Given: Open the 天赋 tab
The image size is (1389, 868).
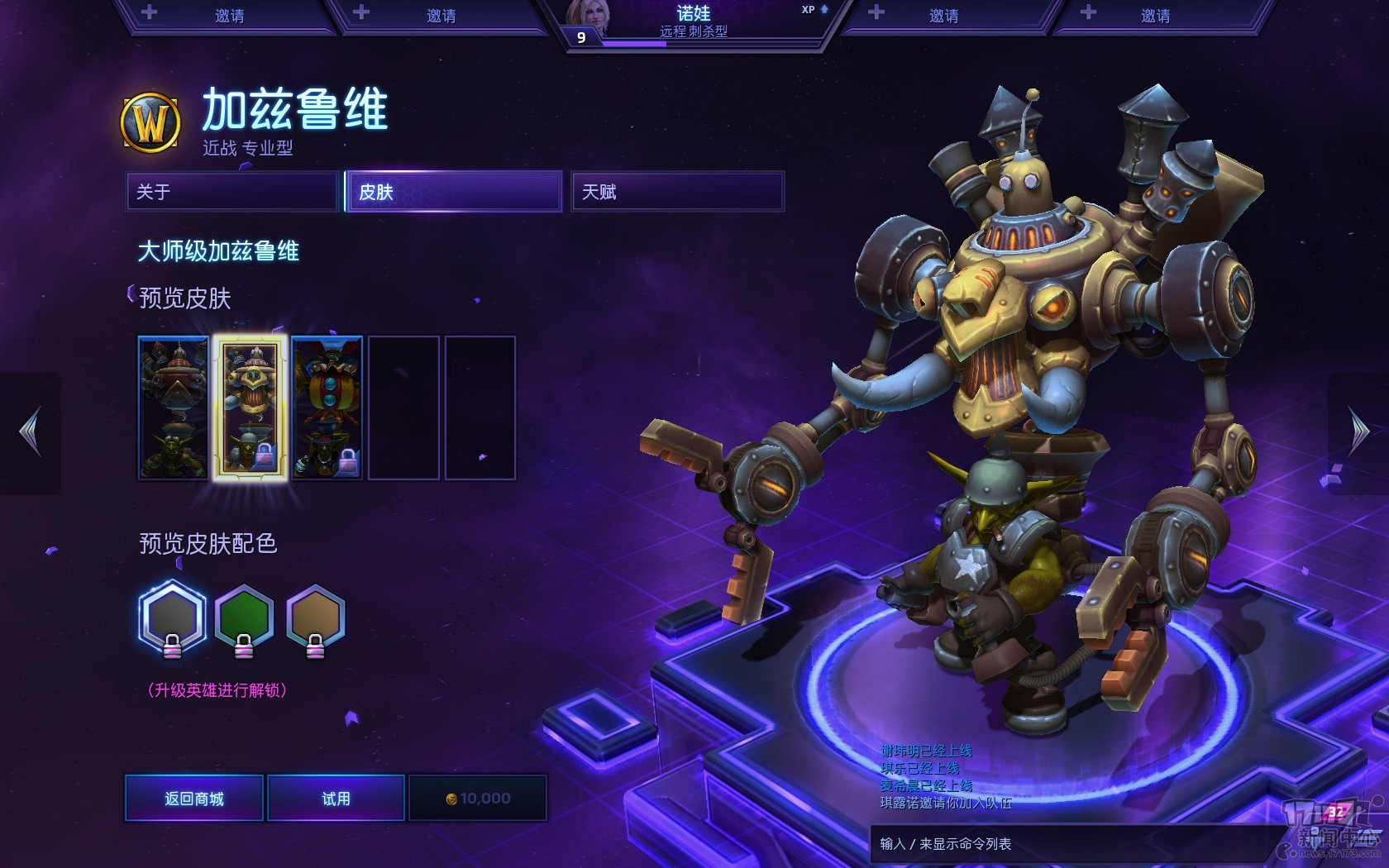Looking at the screenshot, I should [677, 192].
